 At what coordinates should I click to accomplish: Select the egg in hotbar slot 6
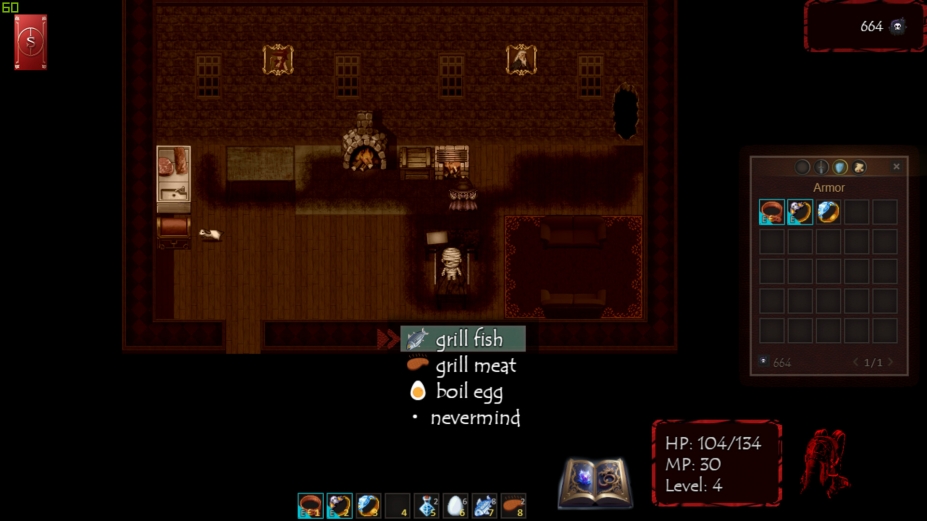(x=455, y=506)
